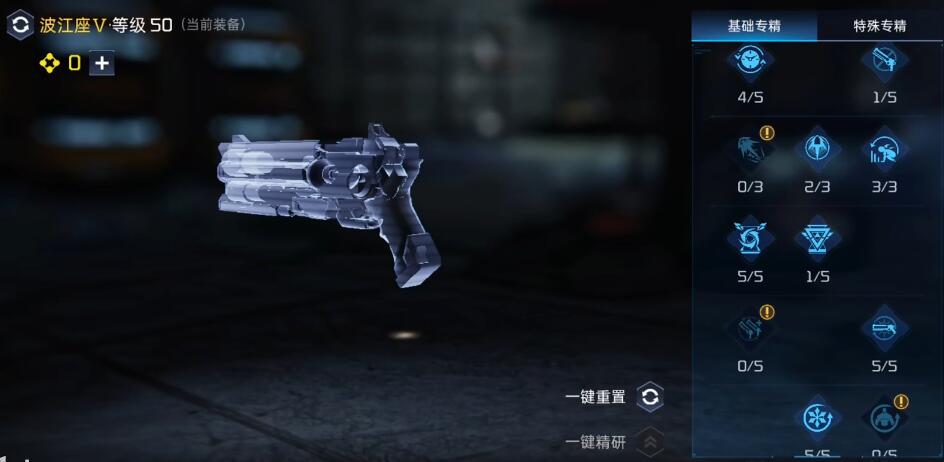The image size is (944, 462).
Task: Switch to the 基础专精 tab
Action: 754,26
